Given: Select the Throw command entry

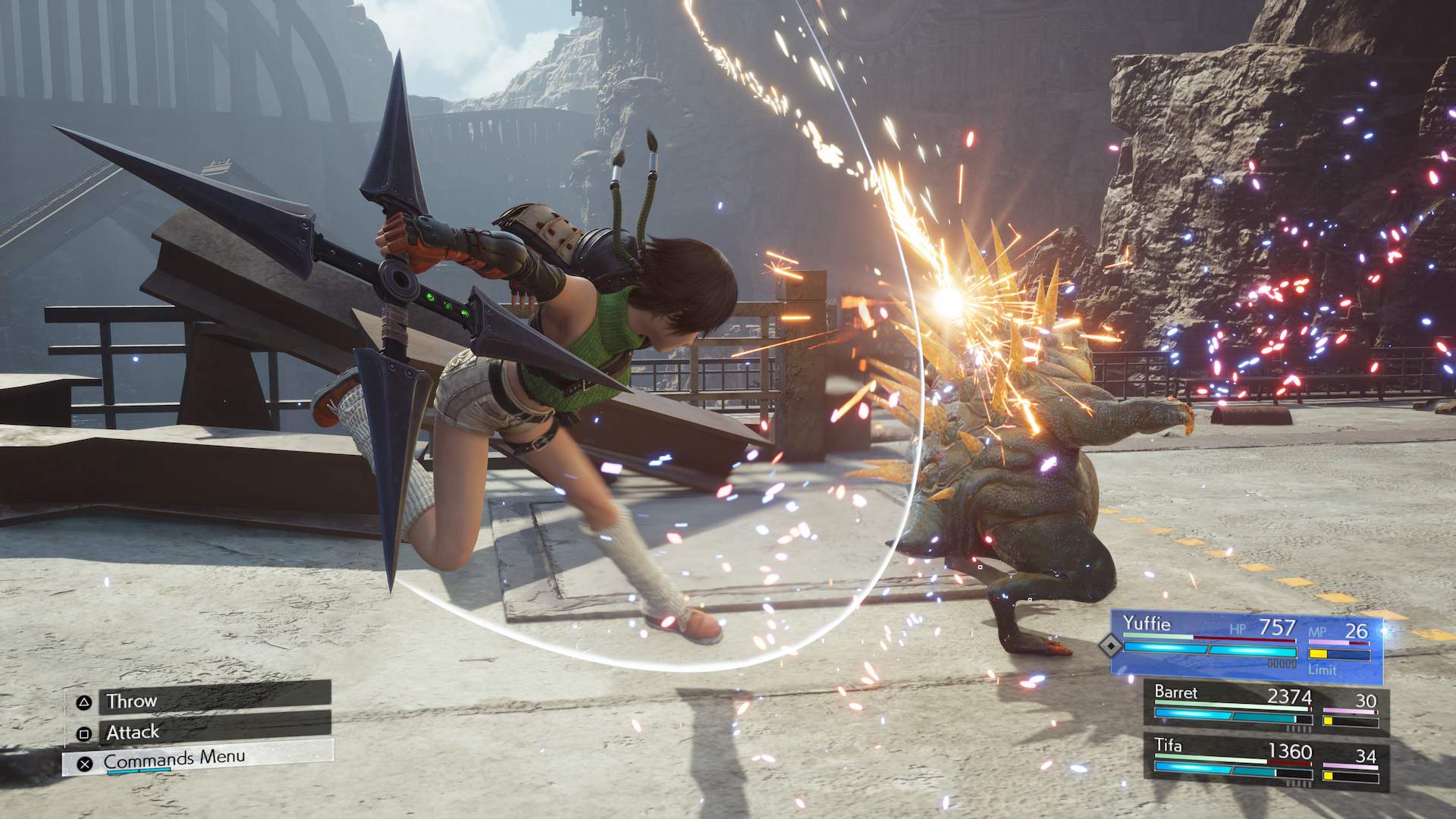Looking at the screenshot, I should pos(131,700).
